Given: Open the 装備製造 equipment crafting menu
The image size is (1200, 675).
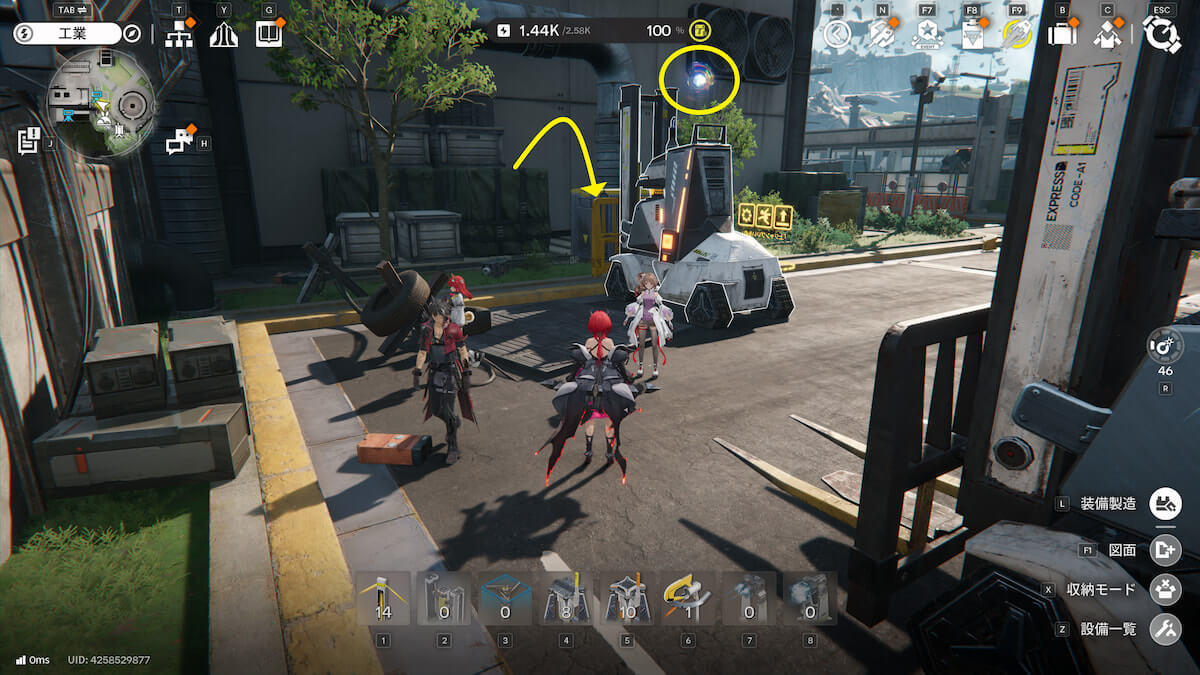Looking at the screenshot, I should click(x=1164, y=503).
